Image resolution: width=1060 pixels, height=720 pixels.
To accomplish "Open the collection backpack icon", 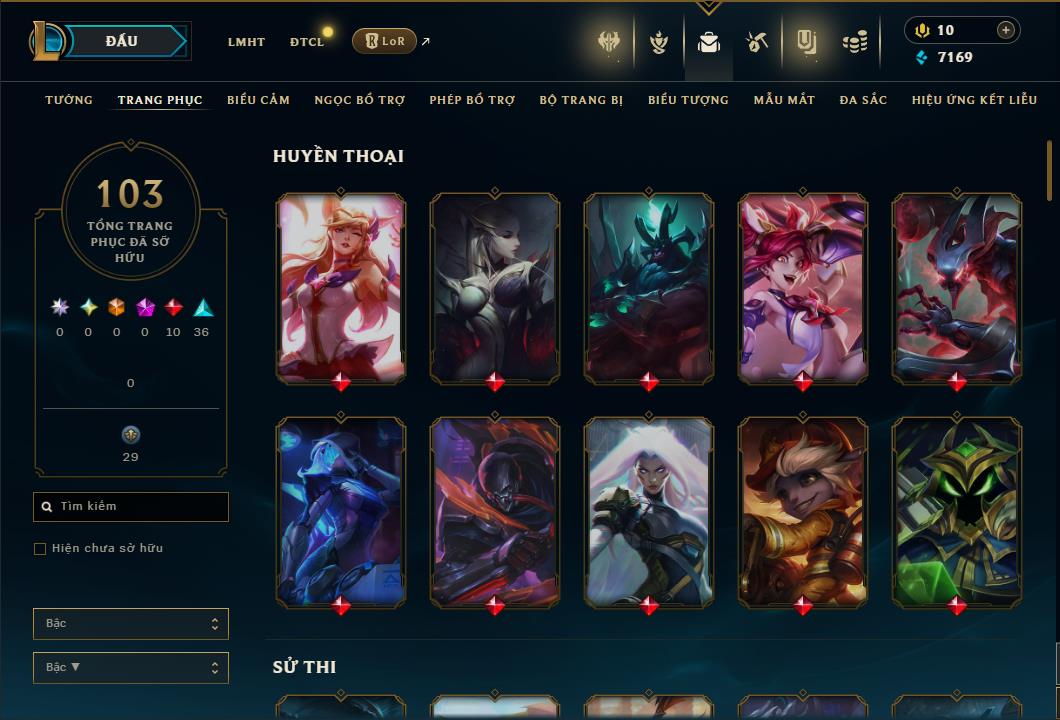I will [709, 42].
